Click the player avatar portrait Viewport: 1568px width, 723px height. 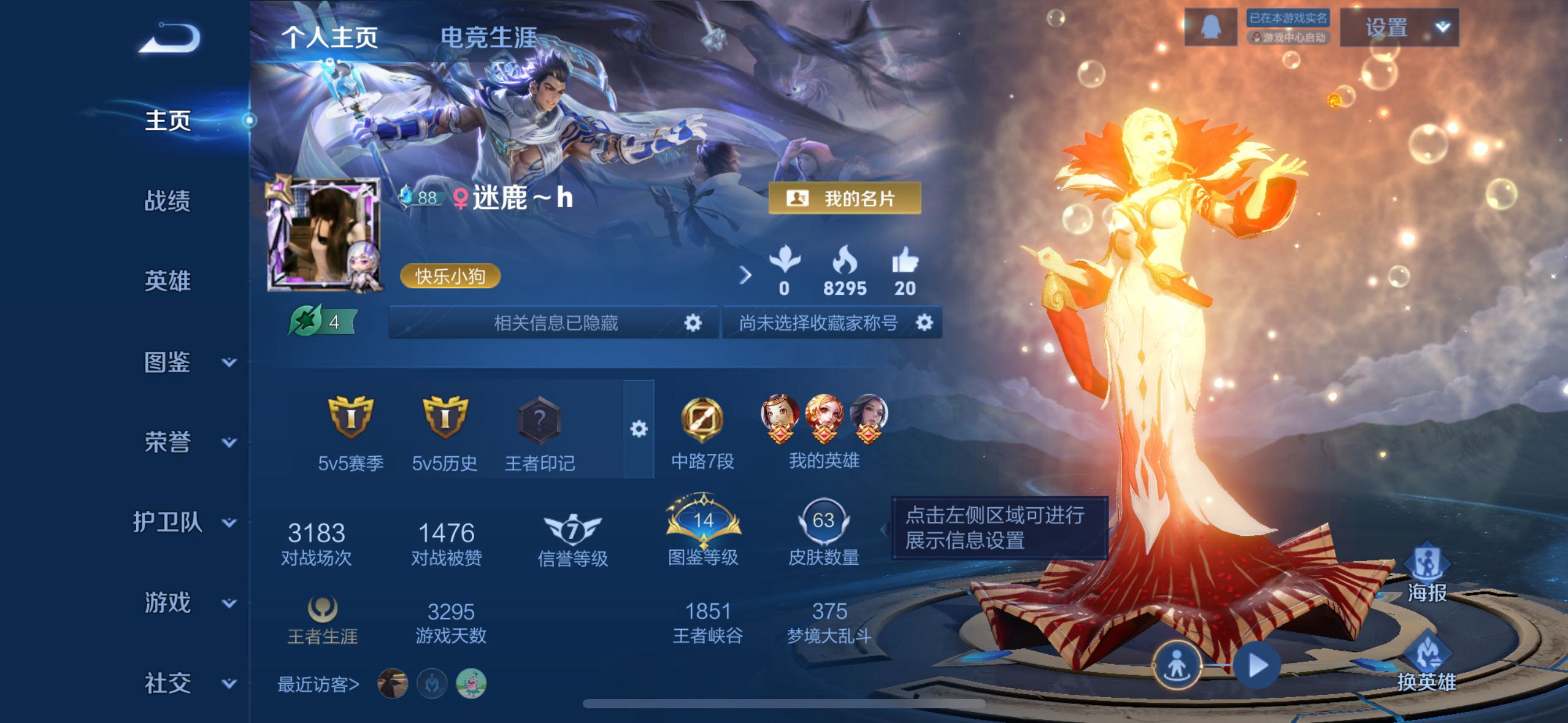(323, 234)
